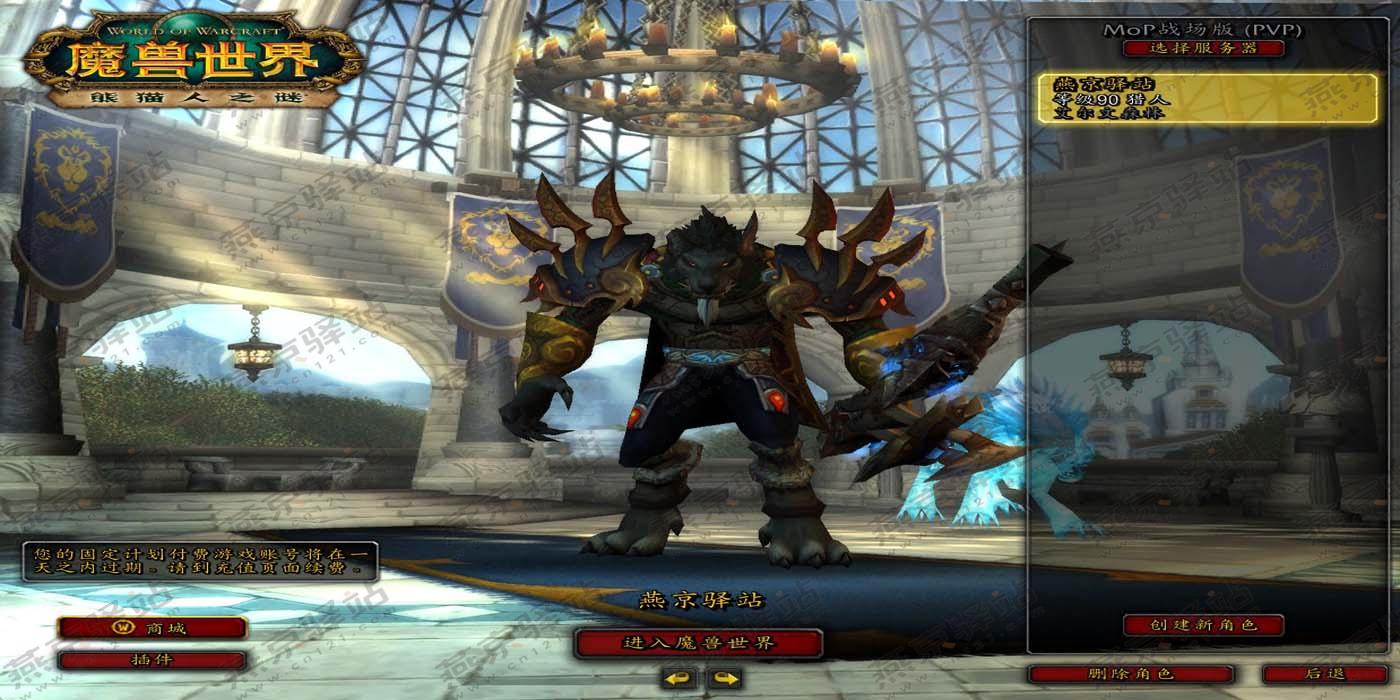Choose the delete character button

tap(1130, 674)
